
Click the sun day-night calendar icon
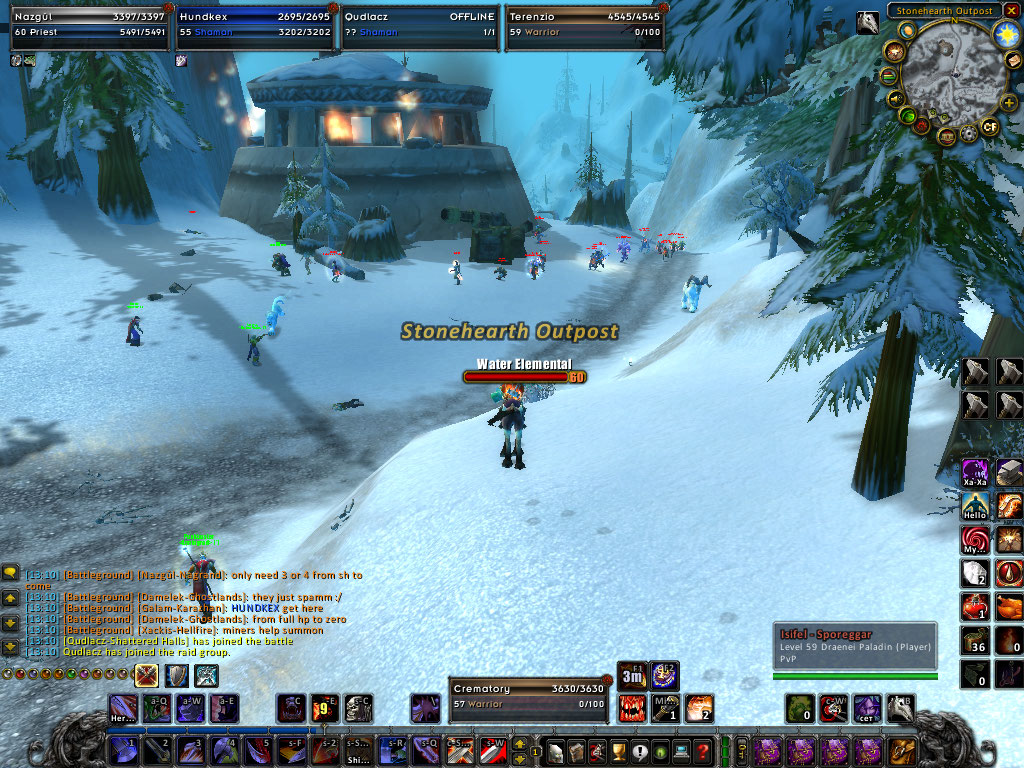pyautogui.click(x=1005, y=33)
